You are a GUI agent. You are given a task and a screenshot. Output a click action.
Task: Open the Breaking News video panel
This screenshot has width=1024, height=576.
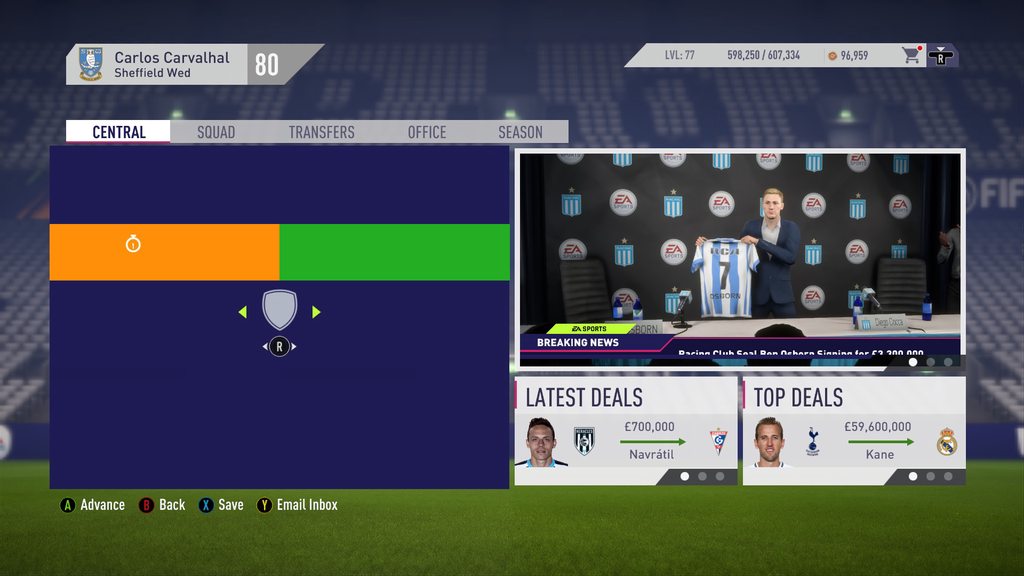click(x=740, y=258)
